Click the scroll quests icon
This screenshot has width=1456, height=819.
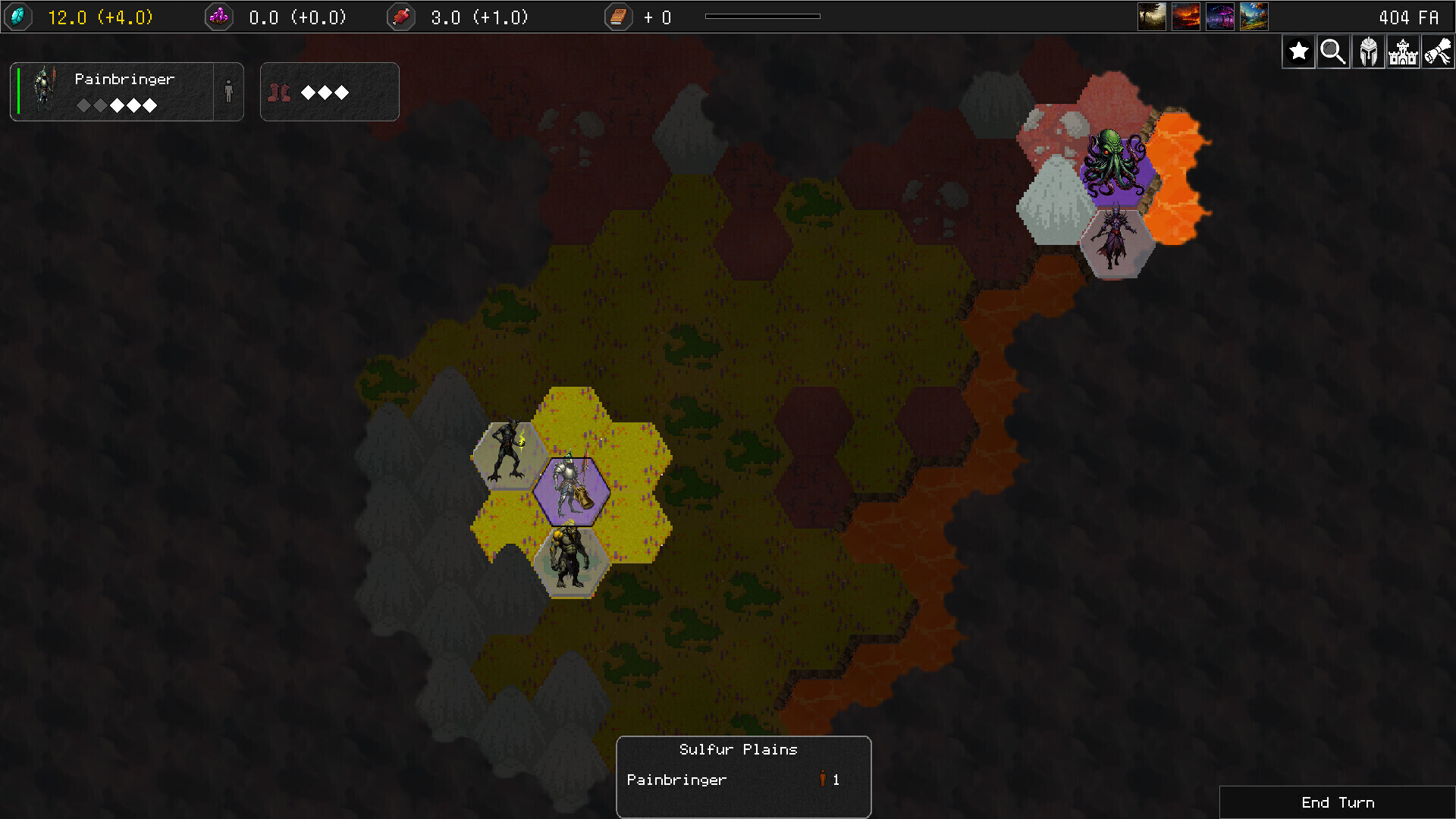point(1439,52)
